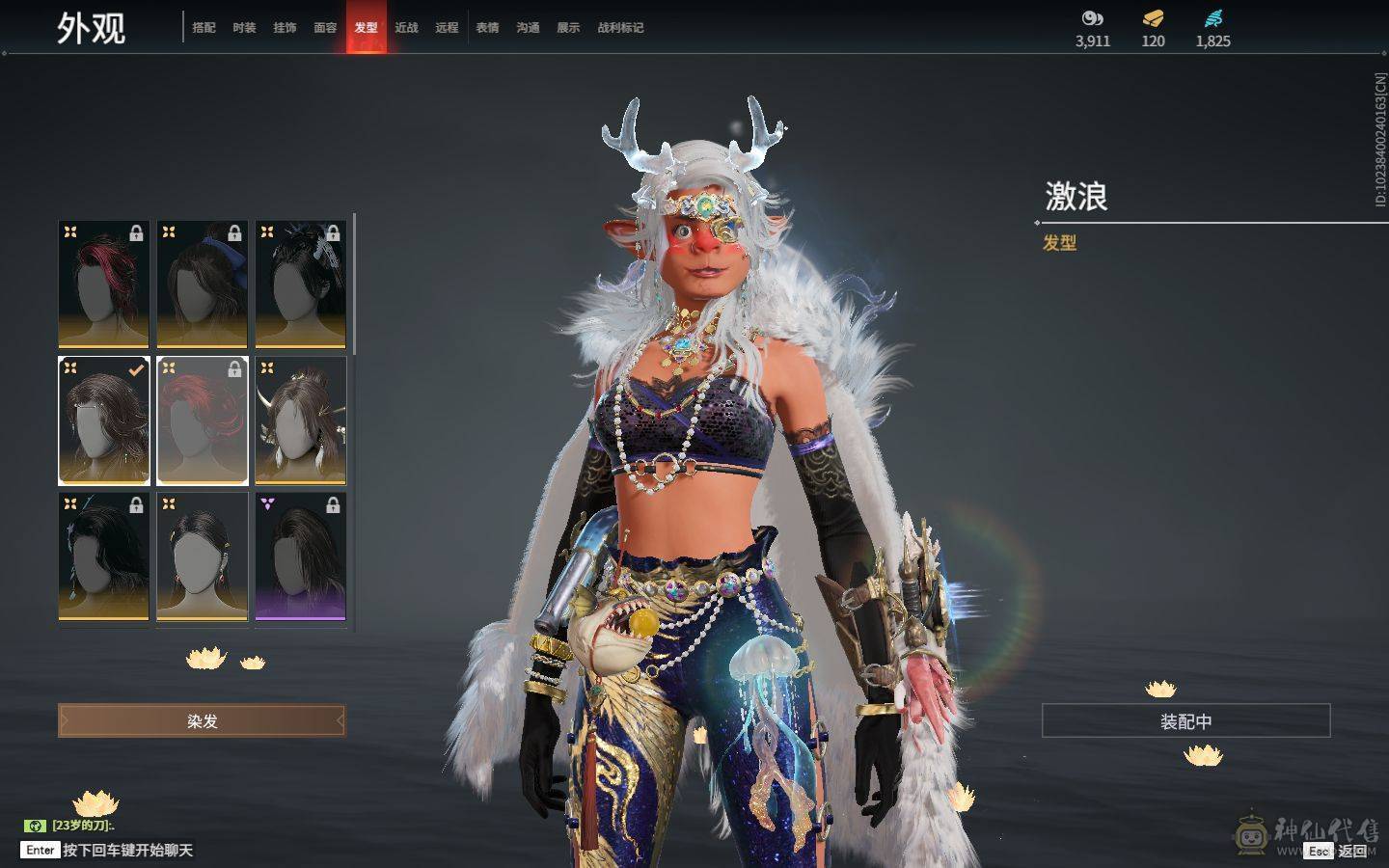Screen dimensions: 1389x868
Task: Click the 返回 back button
Action: 1351,851
